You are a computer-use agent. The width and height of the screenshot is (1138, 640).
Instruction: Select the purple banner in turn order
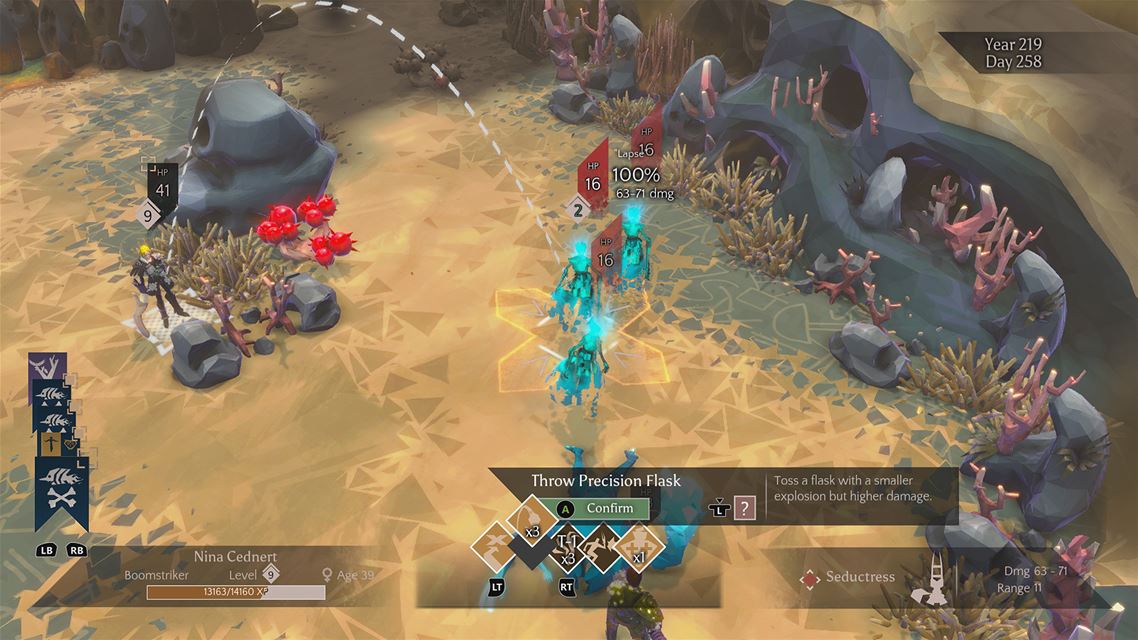coord(47,366)
